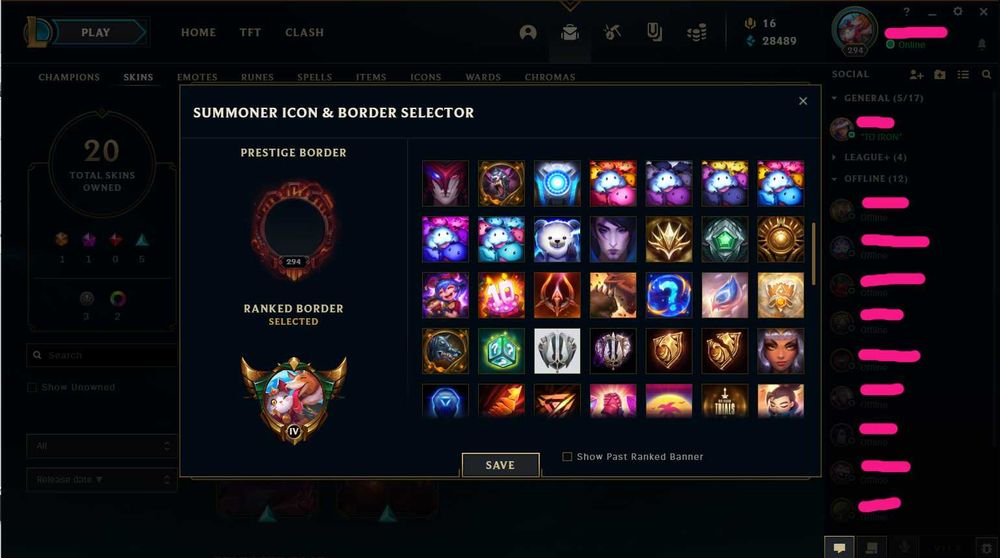Choose the Ranked Border with fox portrait
Image resolution: width=1000 pixels, height=558 pixels.
point(293,399)
